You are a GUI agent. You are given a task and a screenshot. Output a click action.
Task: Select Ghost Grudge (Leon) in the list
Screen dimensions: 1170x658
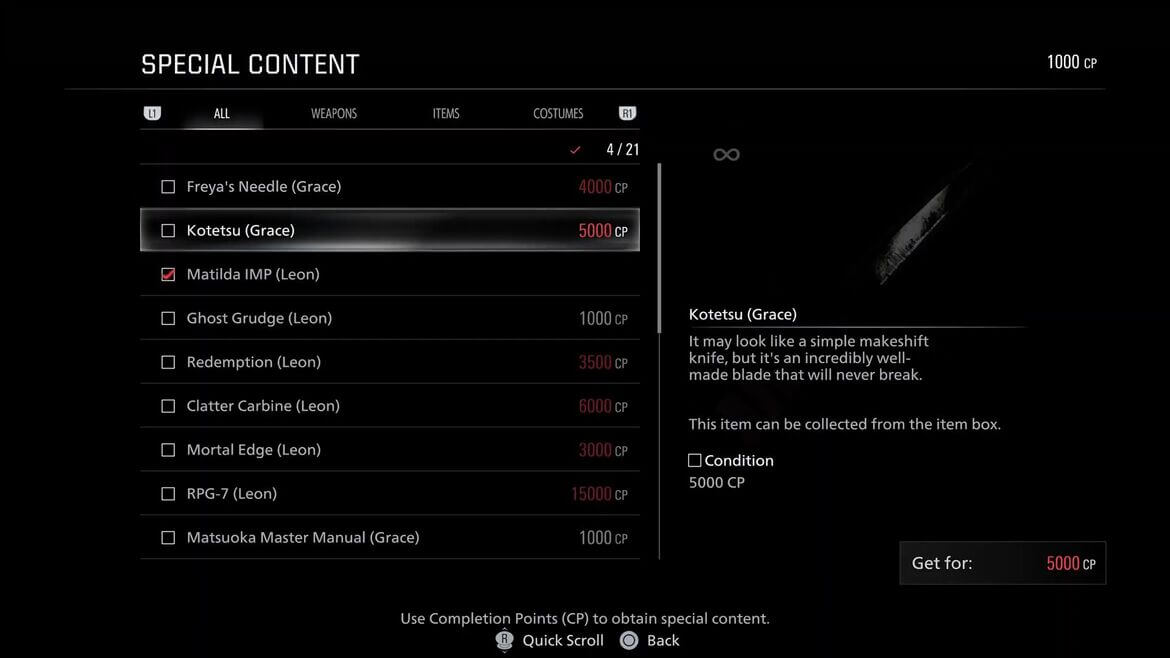tap(390, 319)
